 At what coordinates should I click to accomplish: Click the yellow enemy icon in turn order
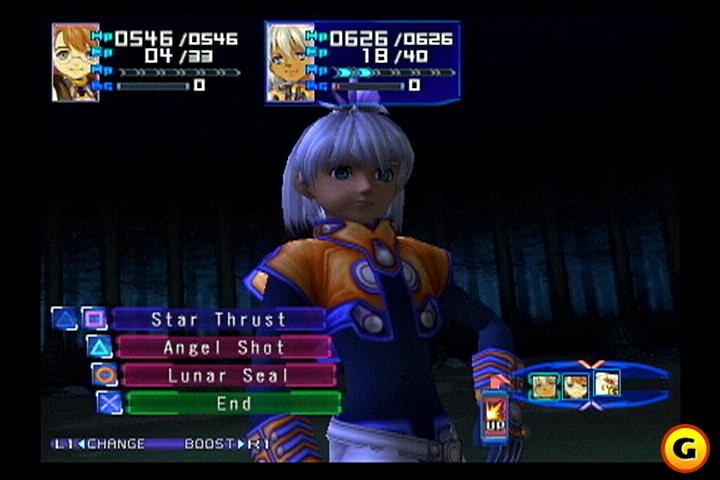tap(606, 383)
